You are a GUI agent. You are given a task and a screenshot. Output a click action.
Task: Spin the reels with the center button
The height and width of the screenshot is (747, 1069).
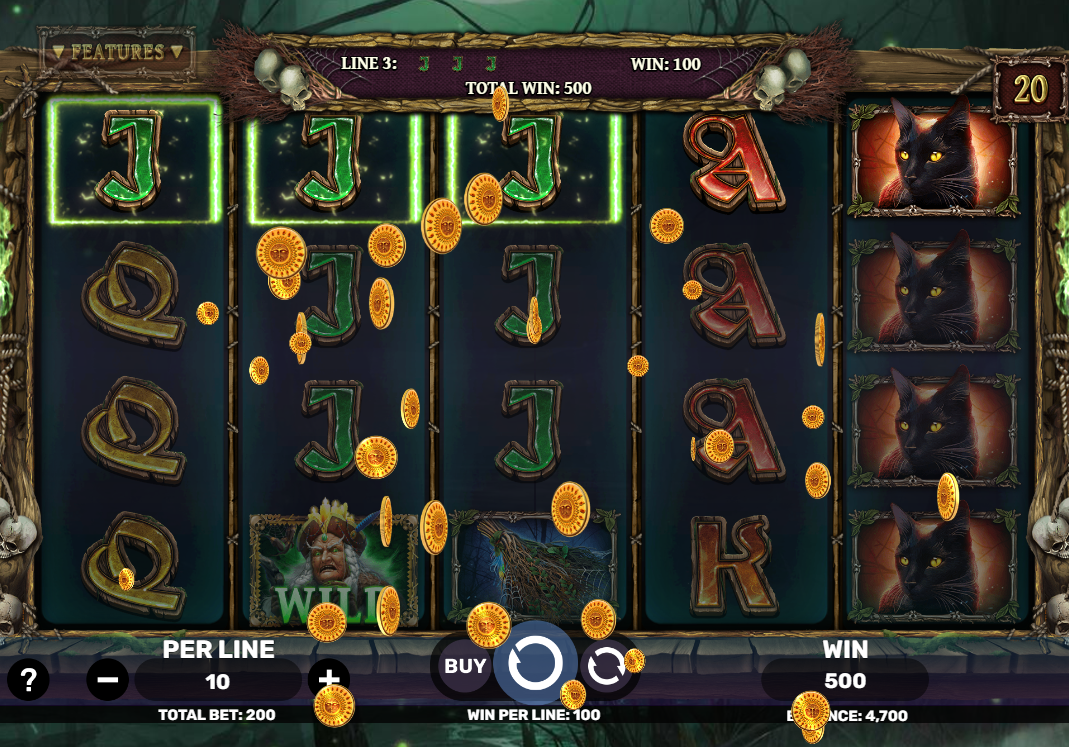[x=535, y=662]
